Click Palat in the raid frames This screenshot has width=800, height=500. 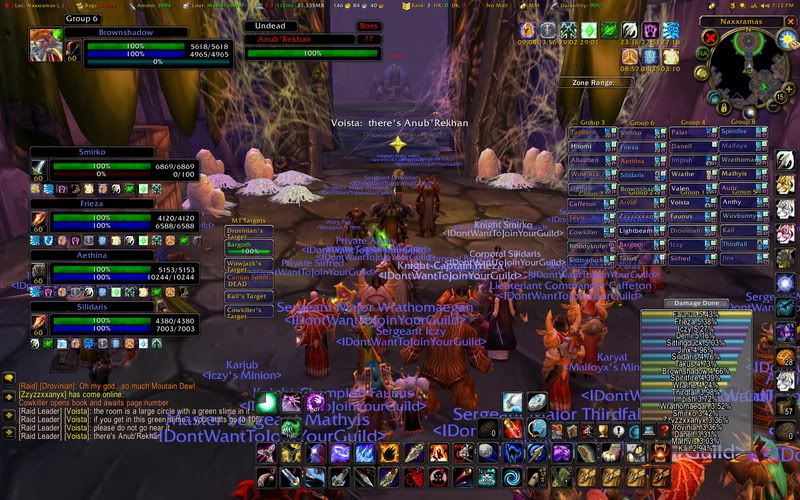point(681,131)
